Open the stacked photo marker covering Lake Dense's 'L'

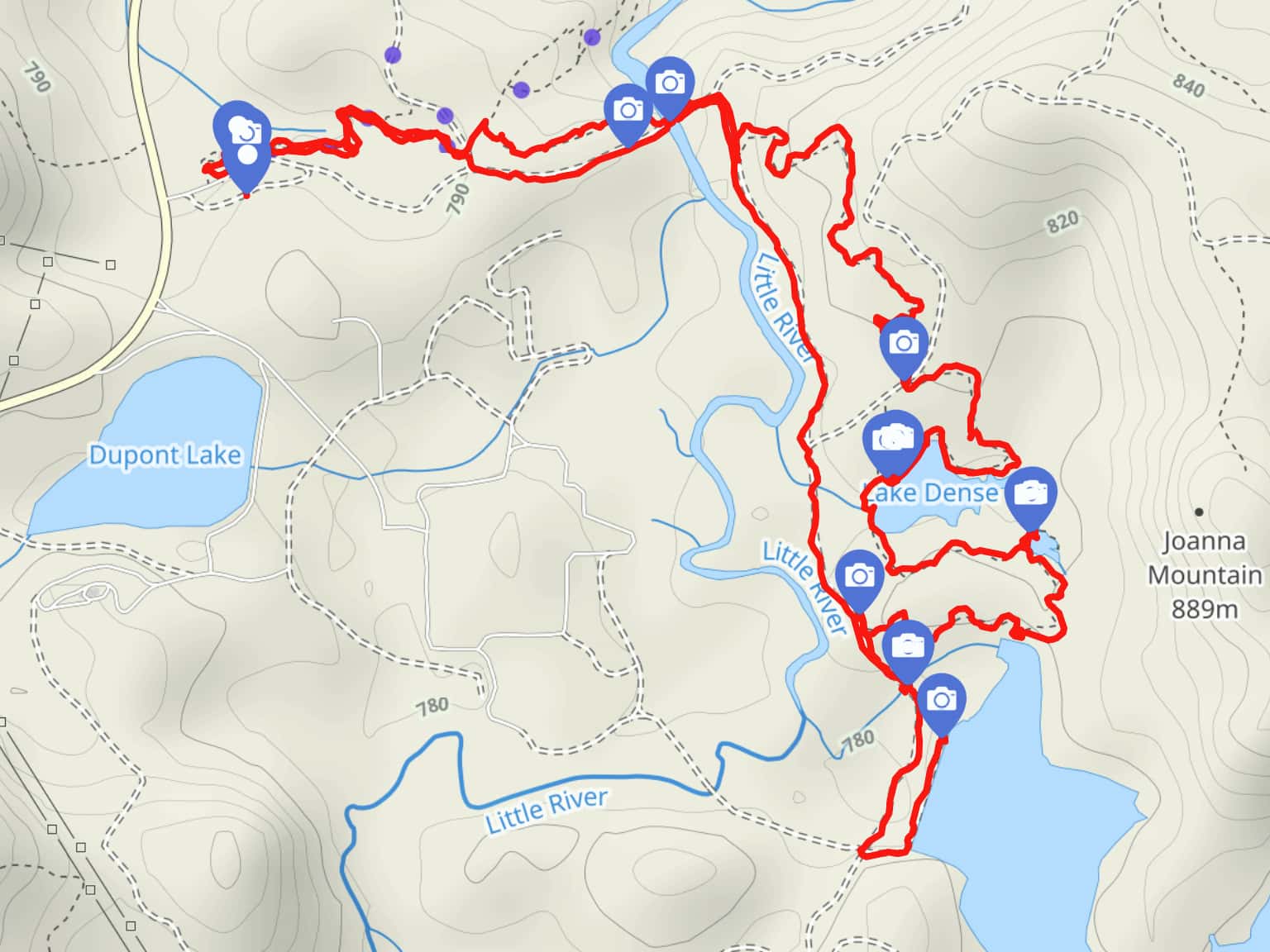[892, 438]
